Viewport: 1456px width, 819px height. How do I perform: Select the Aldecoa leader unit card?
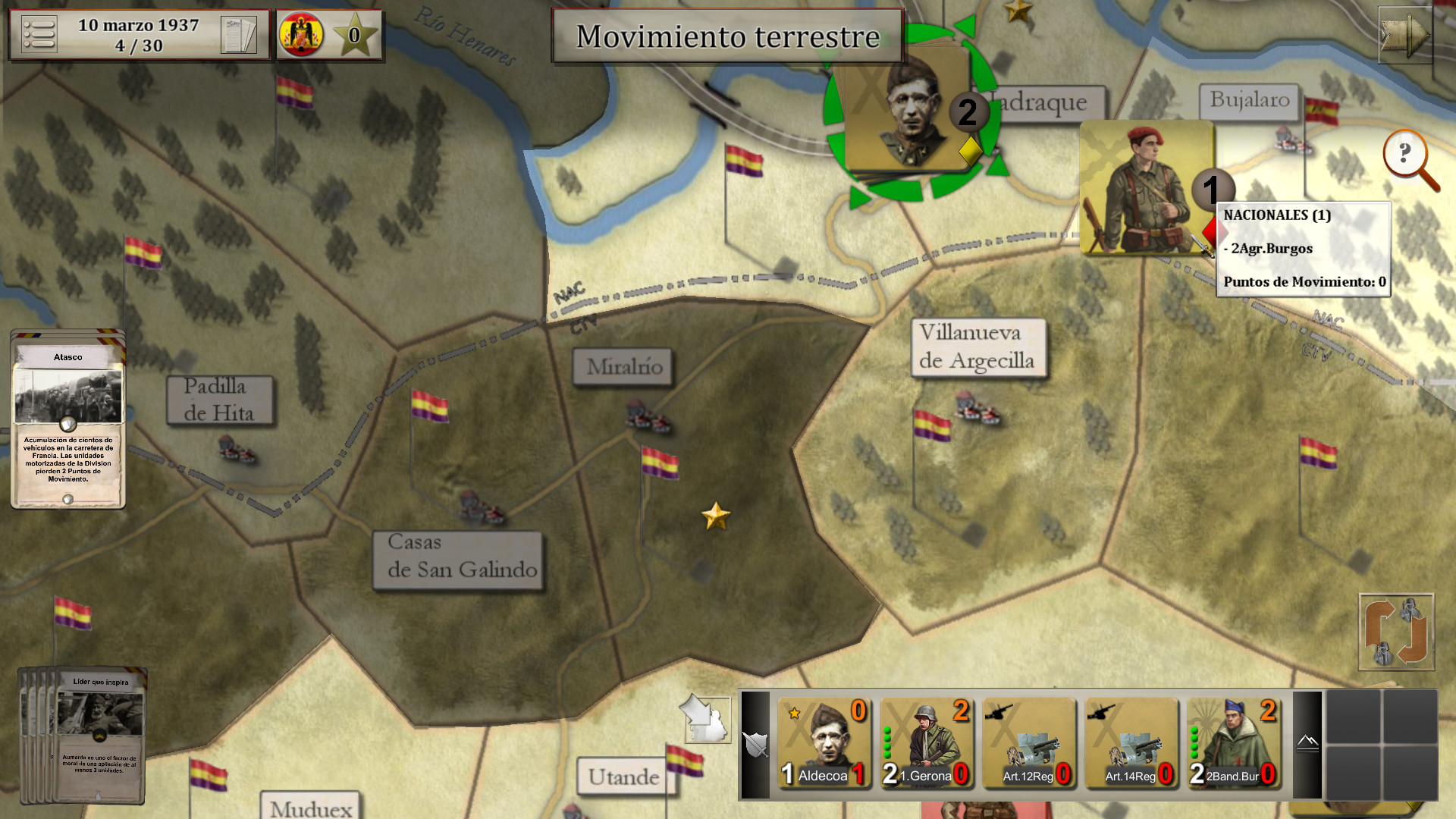coord(824,743)
